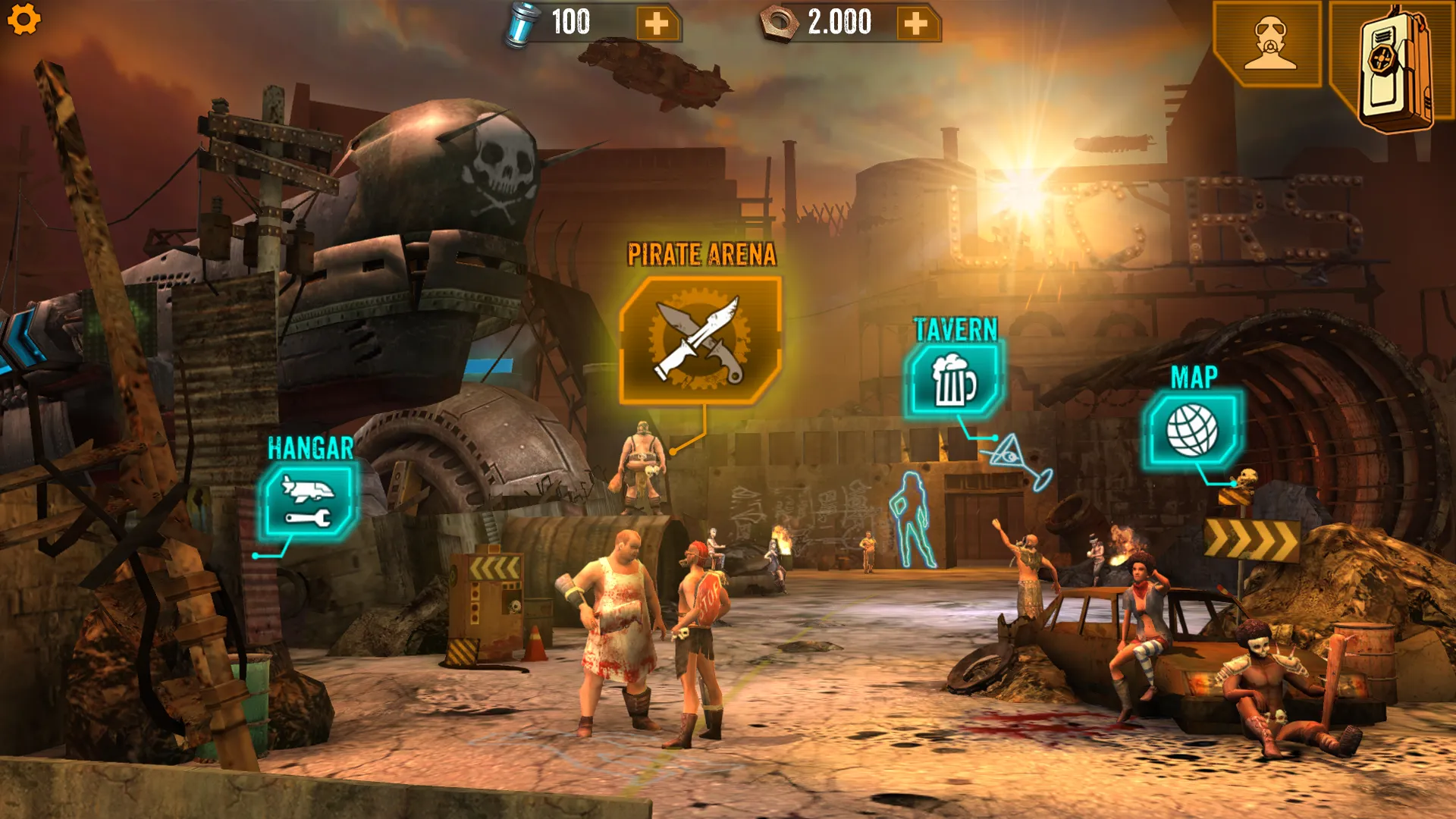
Task: Buy more hex nut currency with plus button
Action: click(916, 24)
